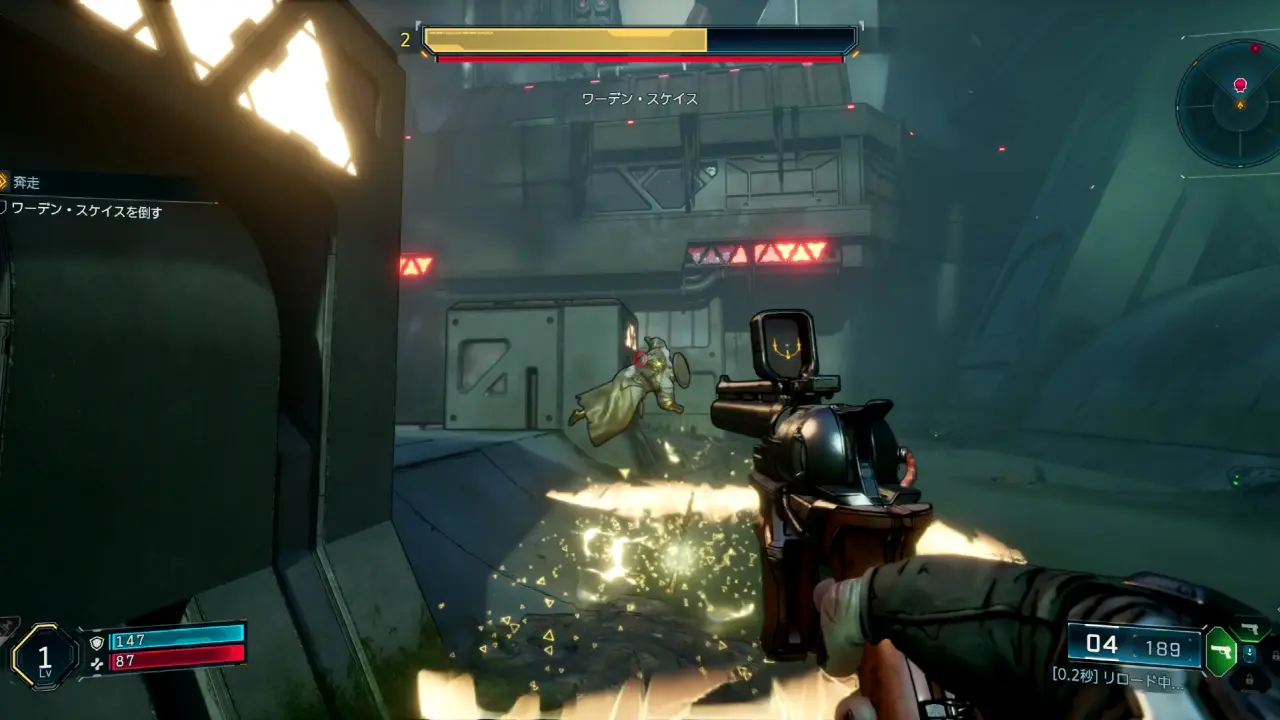Screen dimensions: 1280x720
Task: Select the large green equipped pistol icon
Action: click(x=1220, y=652)
